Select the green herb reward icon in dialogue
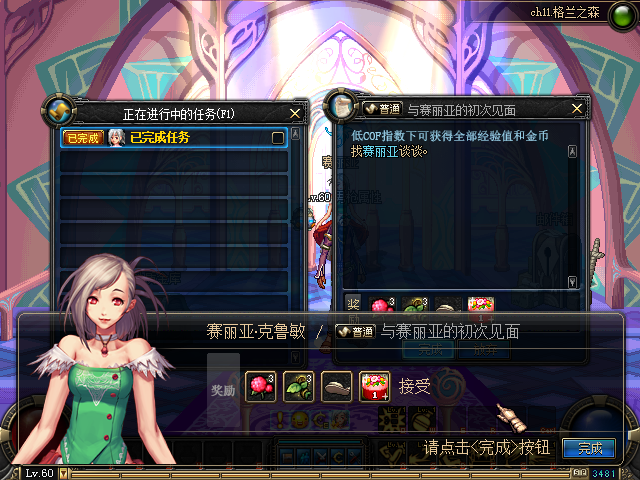Screen dimensions: 640x480 (299, 387)
